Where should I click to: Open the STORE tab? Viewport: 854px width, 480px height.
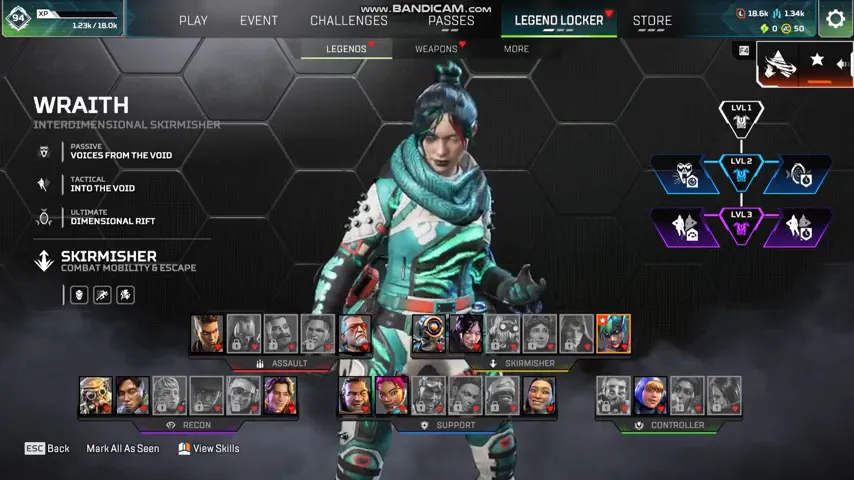652,20
